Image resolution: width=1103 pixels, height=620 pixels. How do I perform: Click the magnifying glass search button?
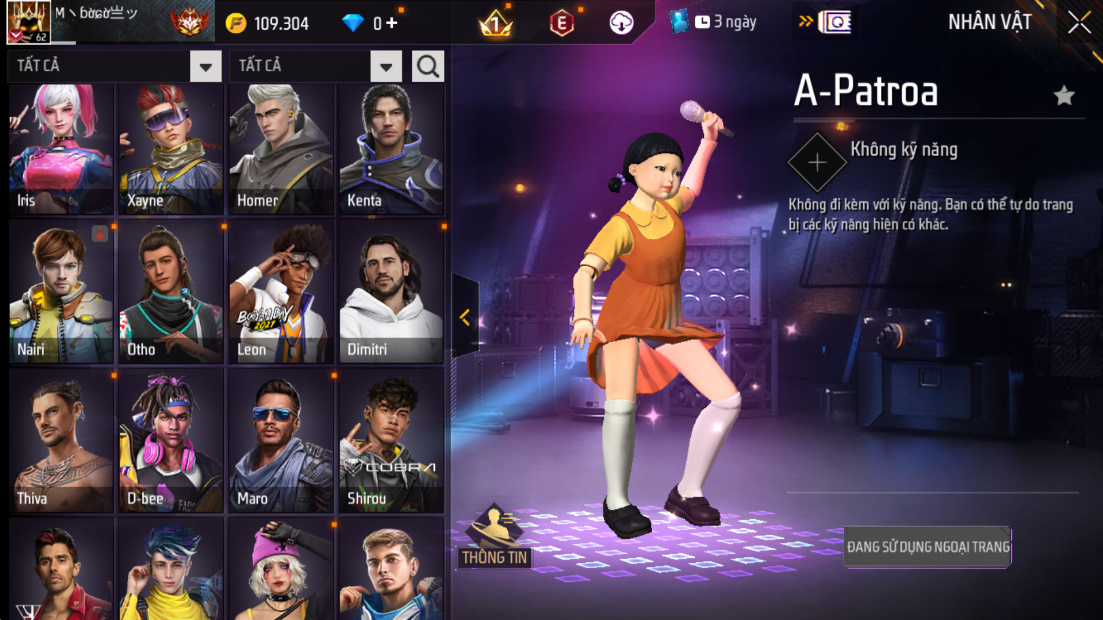pos(428,67)
